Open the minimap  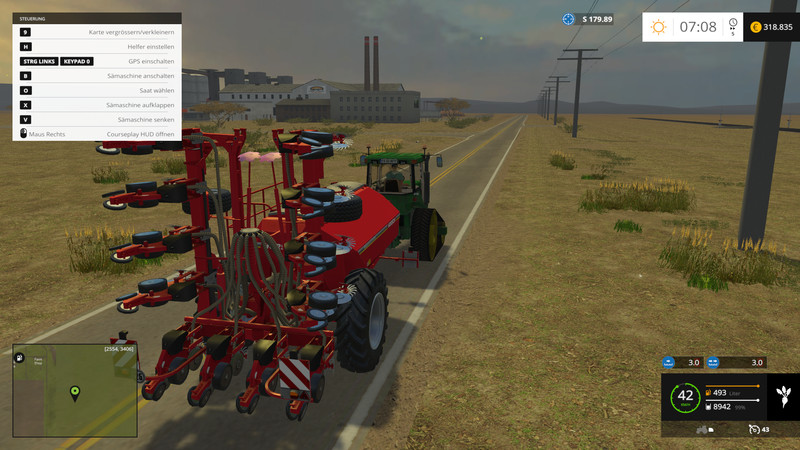pos(75,390)
